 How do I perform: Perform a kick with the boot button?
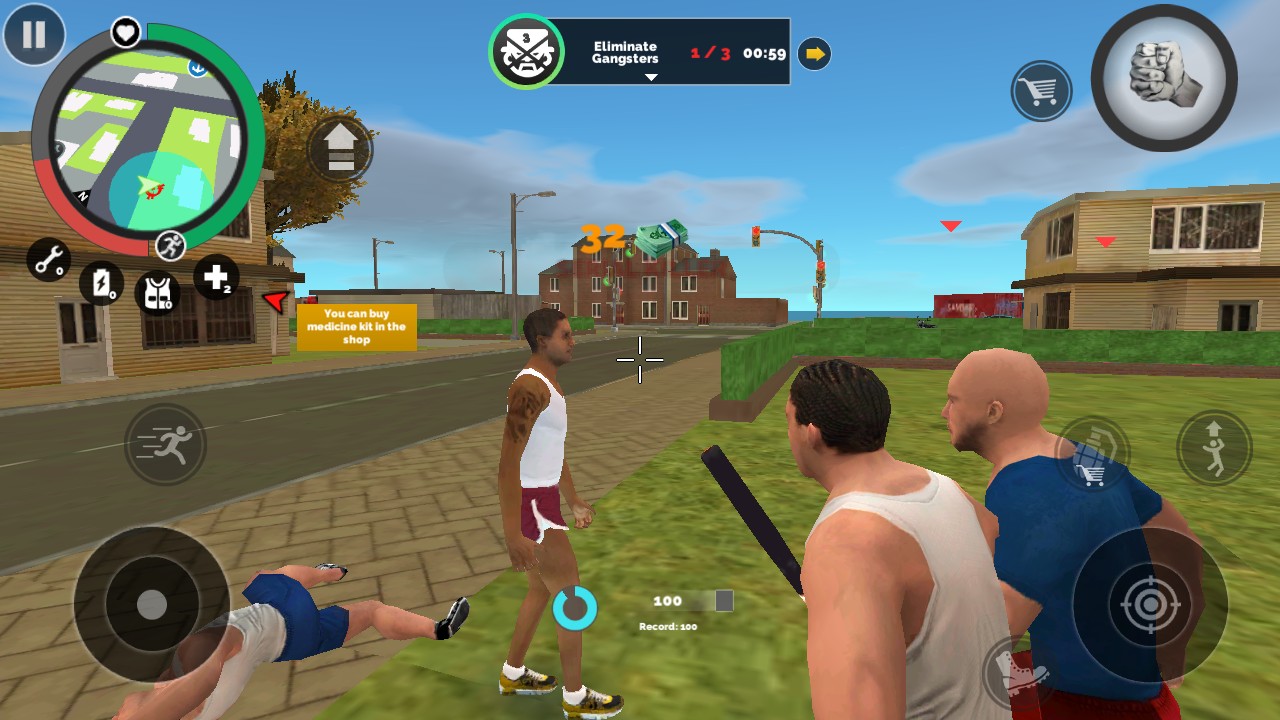[1018, 672]
